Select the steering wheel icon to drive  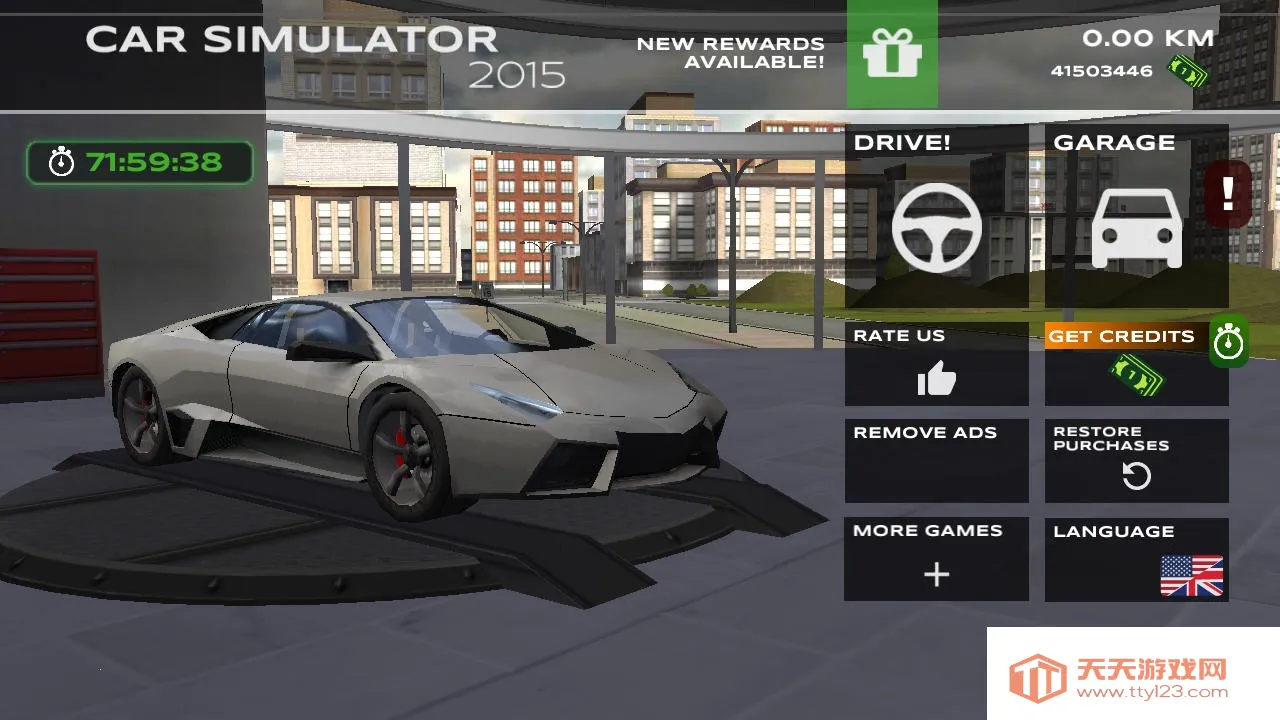tap(936, 228)
